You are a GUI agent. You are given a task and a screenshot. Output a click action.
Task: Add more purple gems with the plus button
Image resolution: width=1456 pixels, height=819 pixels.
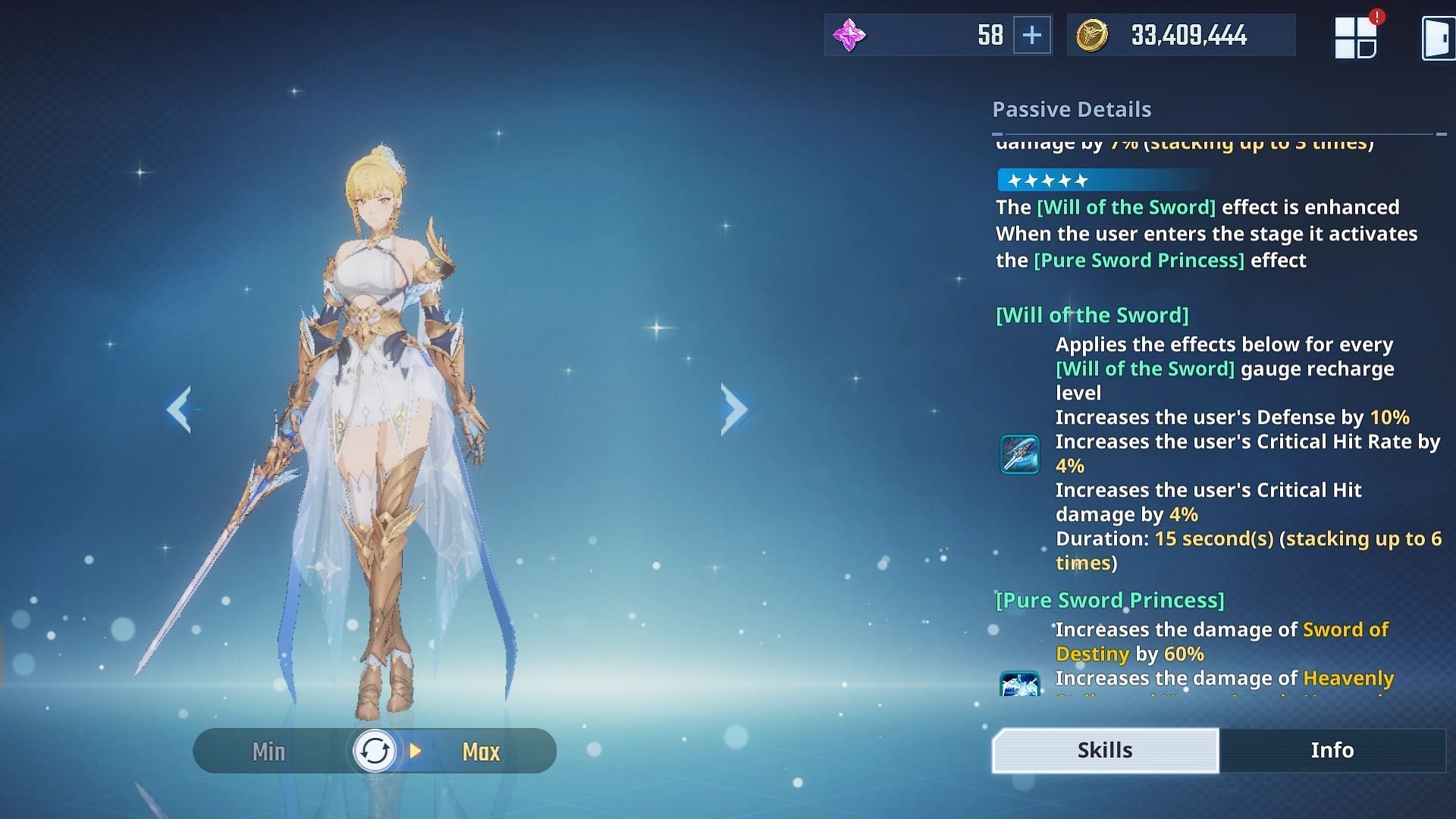1031,35
